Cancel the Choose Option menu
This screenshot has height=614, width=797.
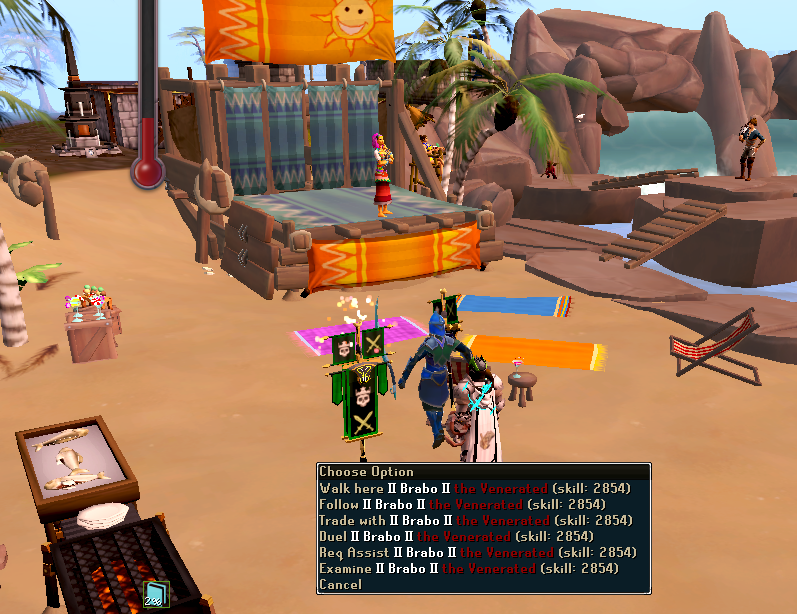coord(341,584)
